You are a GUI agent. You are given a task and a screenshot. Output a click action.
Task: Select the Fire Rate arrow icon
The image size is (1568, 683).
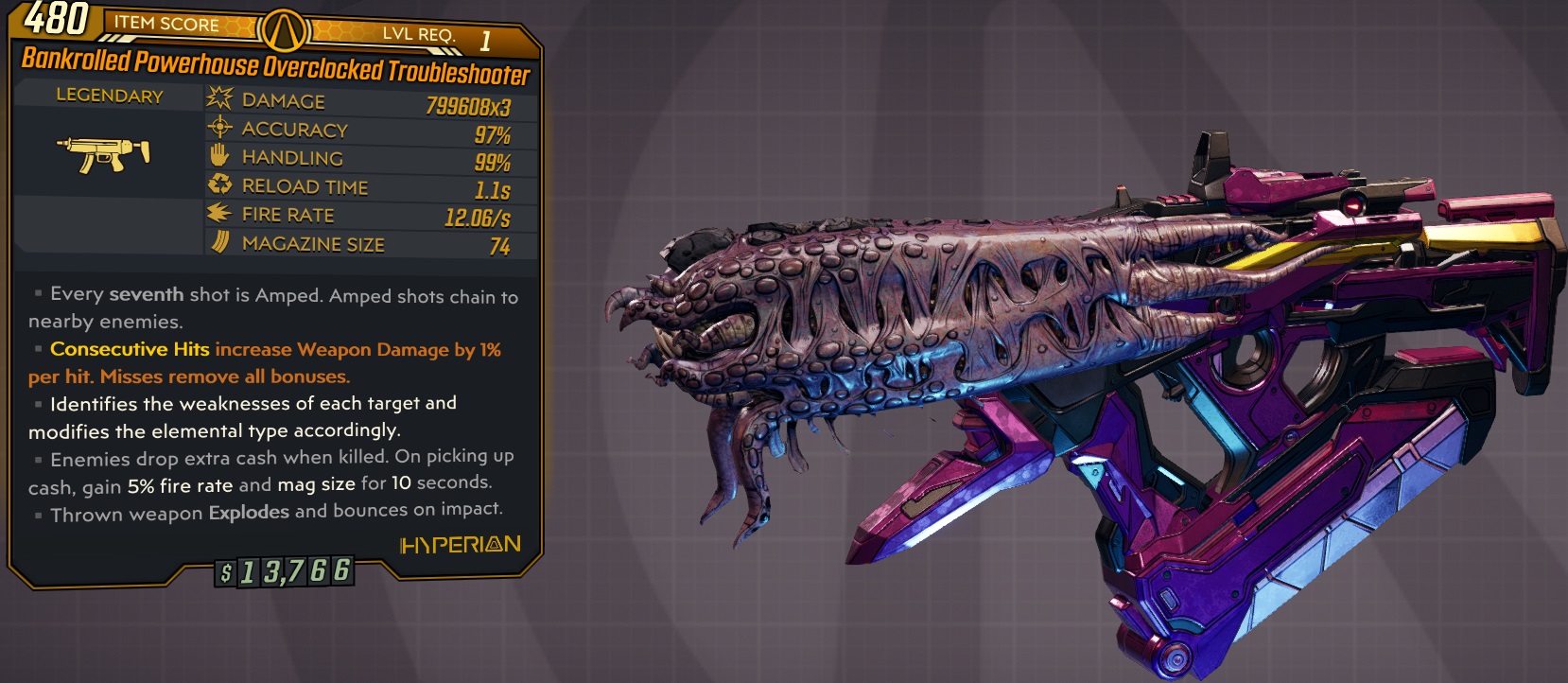(x=218, y=214)
